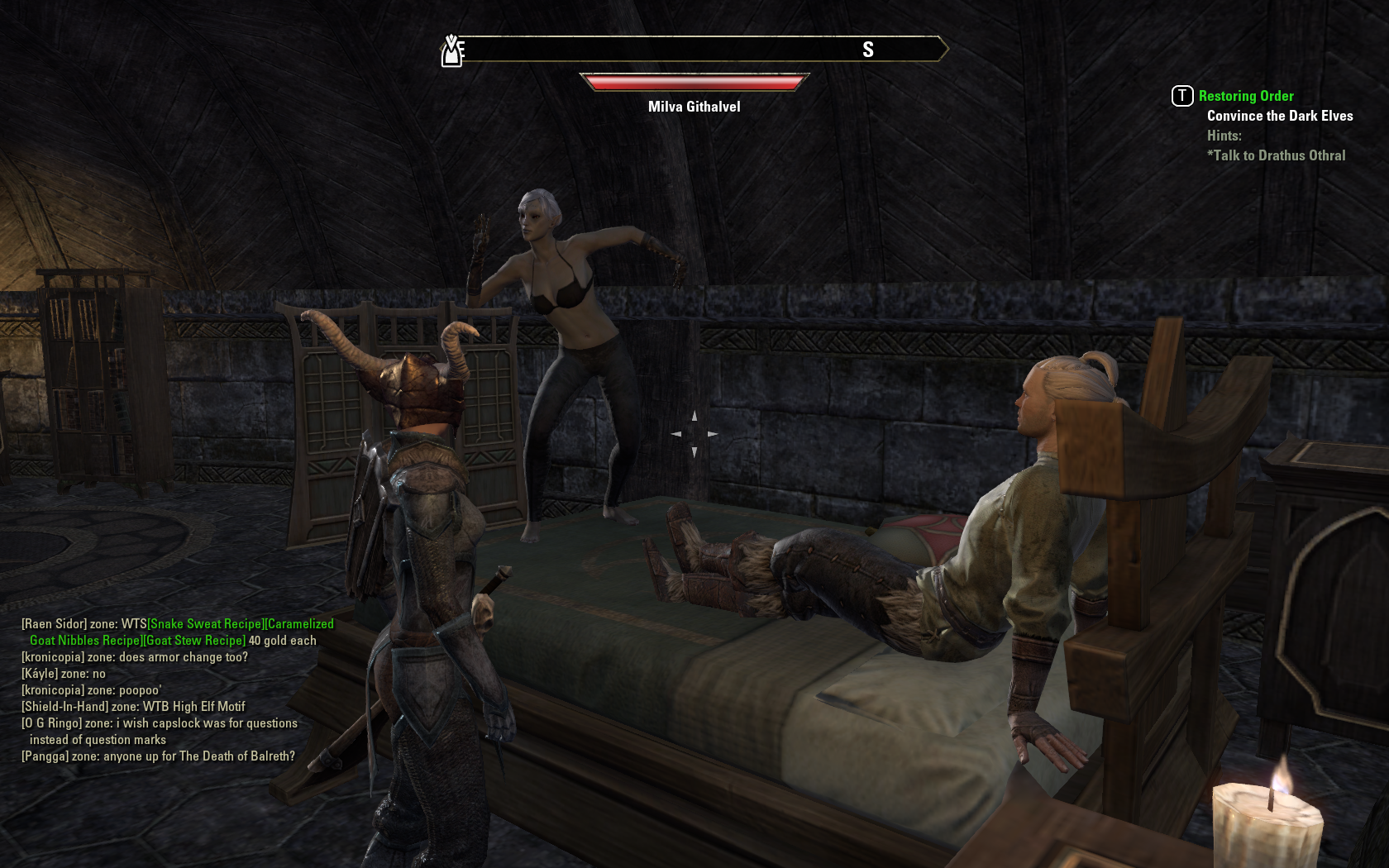Click the quest marker icon on the compass
Screen dimensions: 1389x868
click(x=451, y=51)
